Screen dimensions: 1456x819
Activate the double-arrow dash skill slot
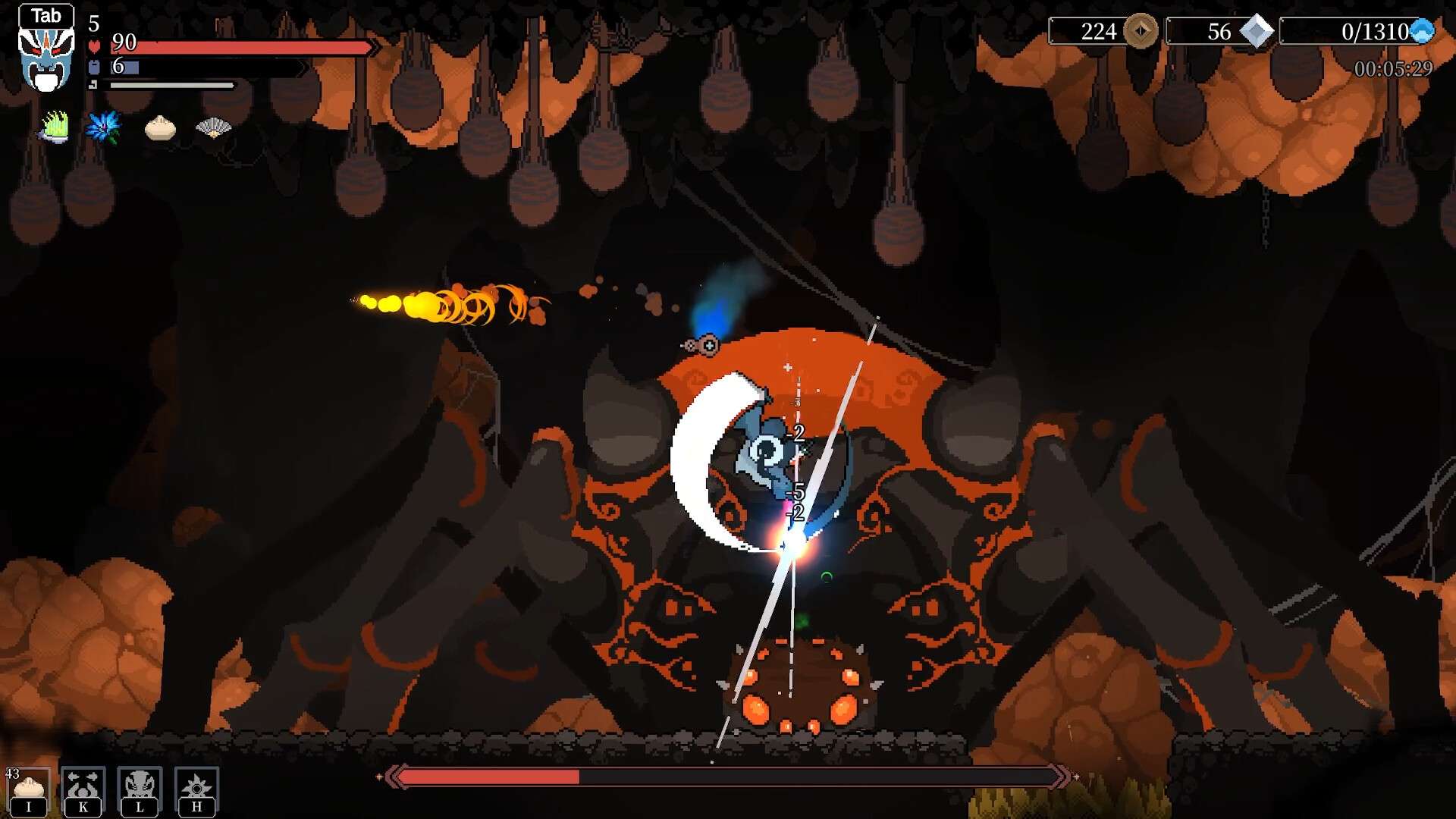coord(83,790)
